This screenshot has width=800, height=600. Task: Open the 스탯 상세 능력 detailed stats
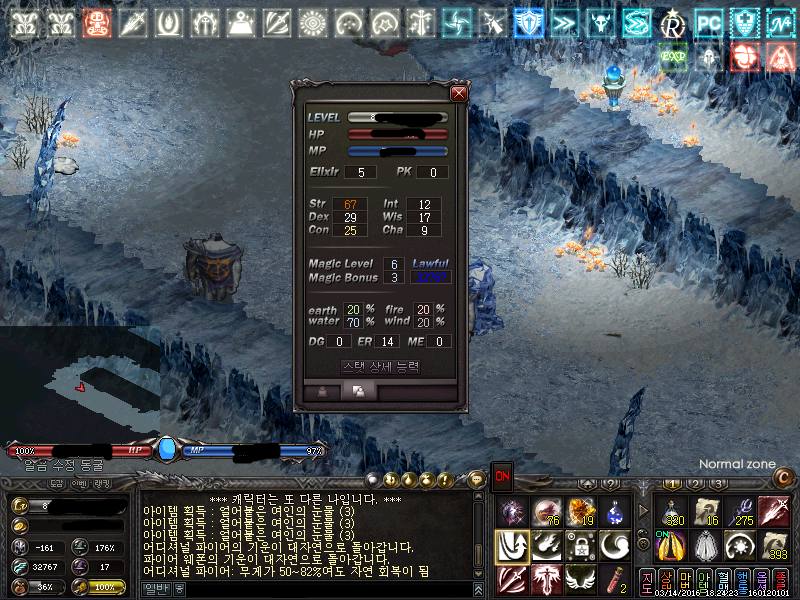(x=380, y=367)
